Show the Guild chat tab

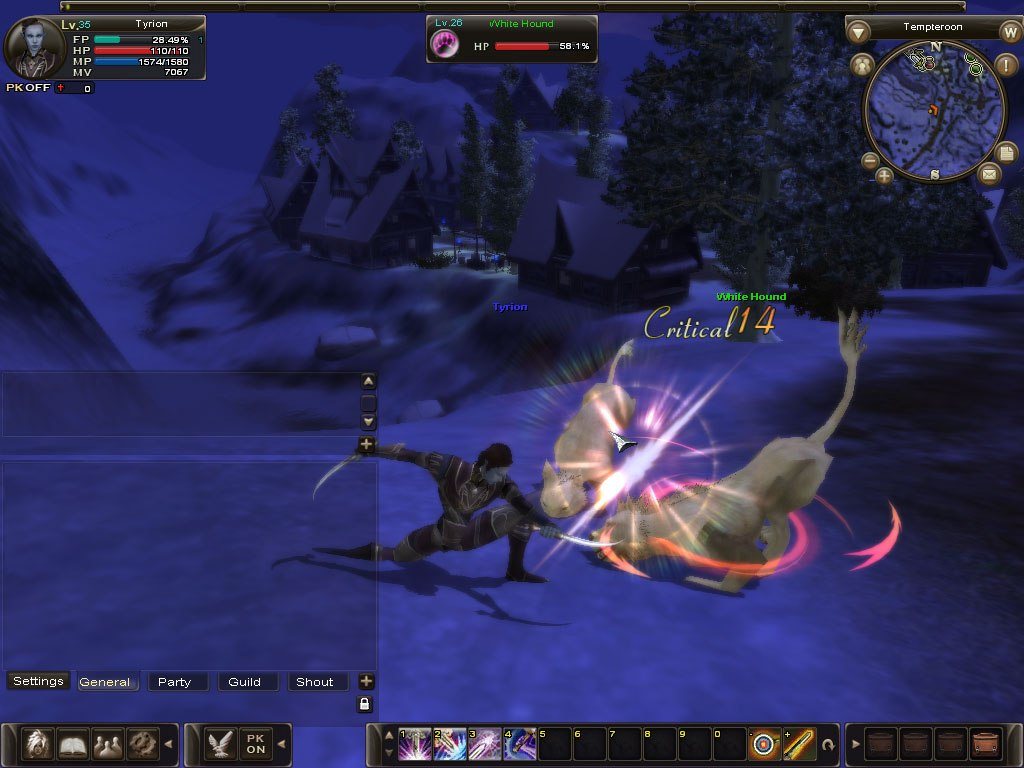244,682
